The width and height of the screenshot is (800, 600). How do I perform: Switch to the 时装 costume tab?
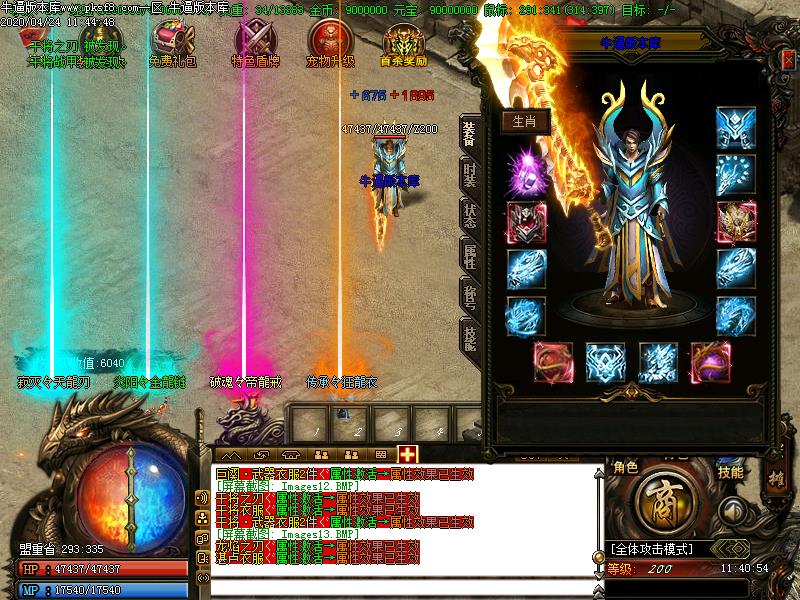coord(470,176)
